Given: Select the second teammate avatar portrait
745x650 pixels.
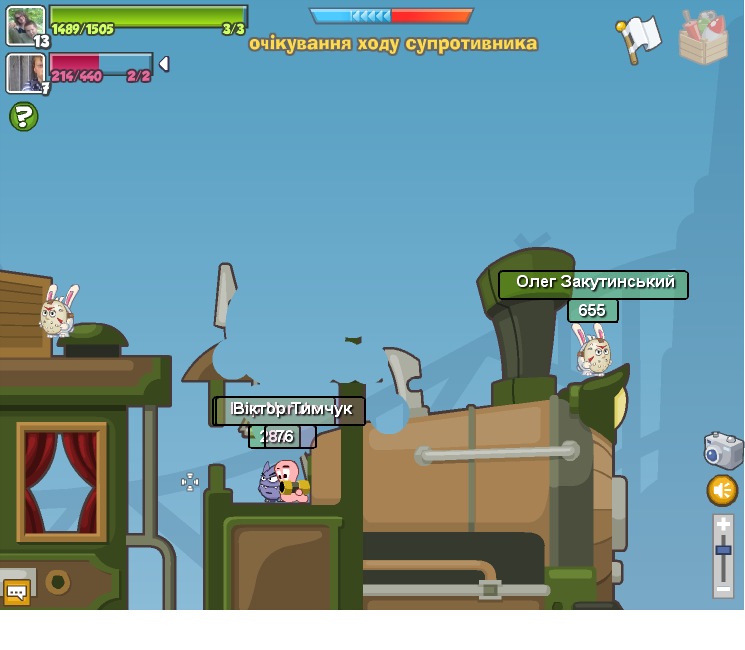Looking at the screenshot, I should coord(25,72).
